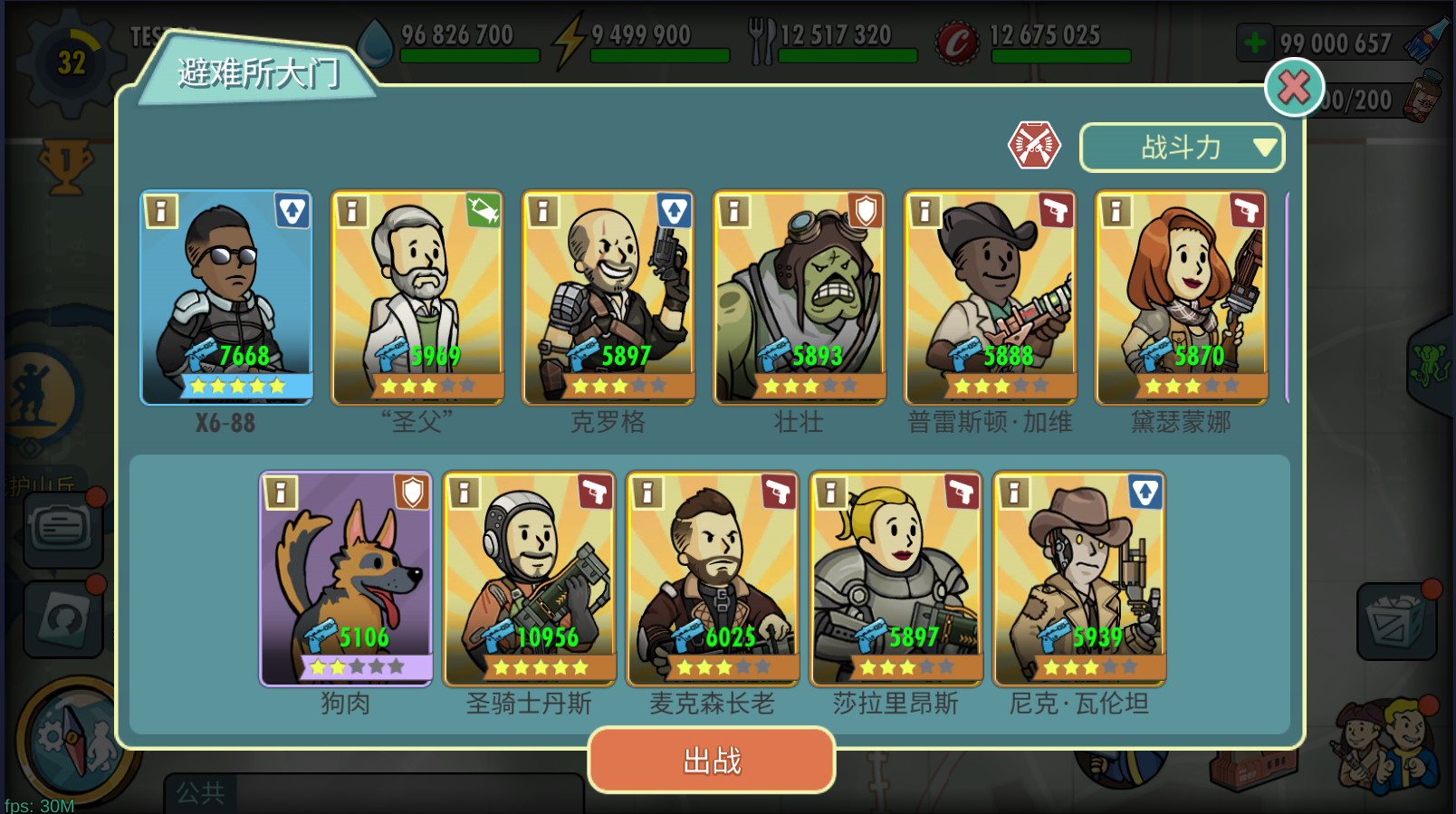
Task: Select 麦克森长老 in the lineup
Action: [x=713, y=578]
